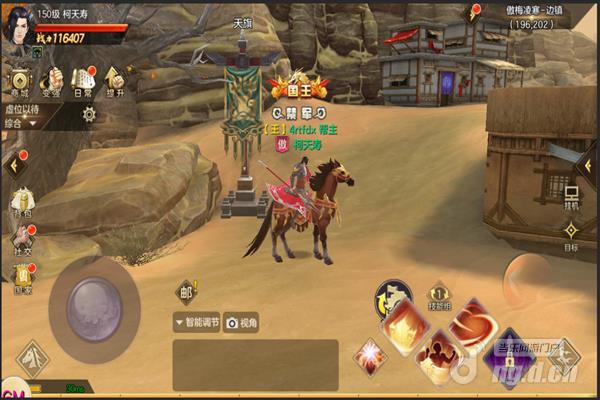Open the 提升 upgrade icon

point(114,82)
